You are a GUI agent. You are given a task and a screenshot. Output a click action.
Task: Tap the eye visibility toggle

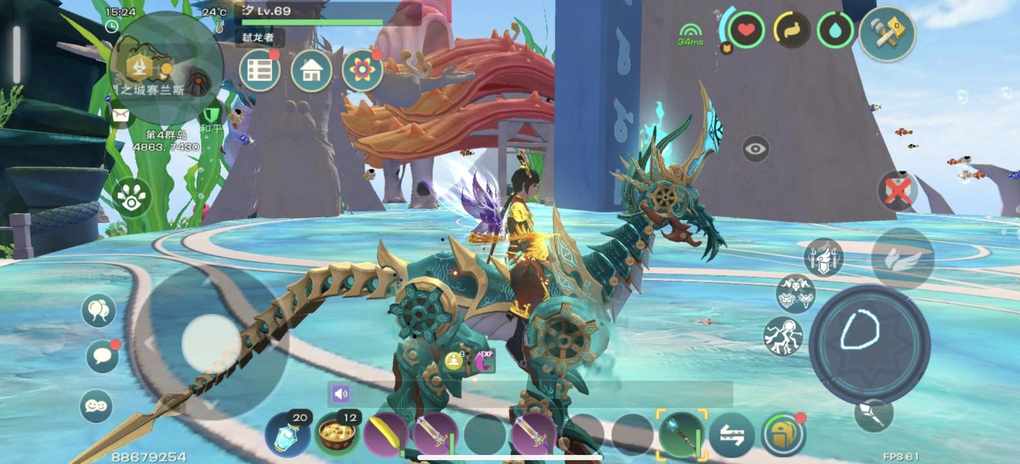(x=756, y=150)
